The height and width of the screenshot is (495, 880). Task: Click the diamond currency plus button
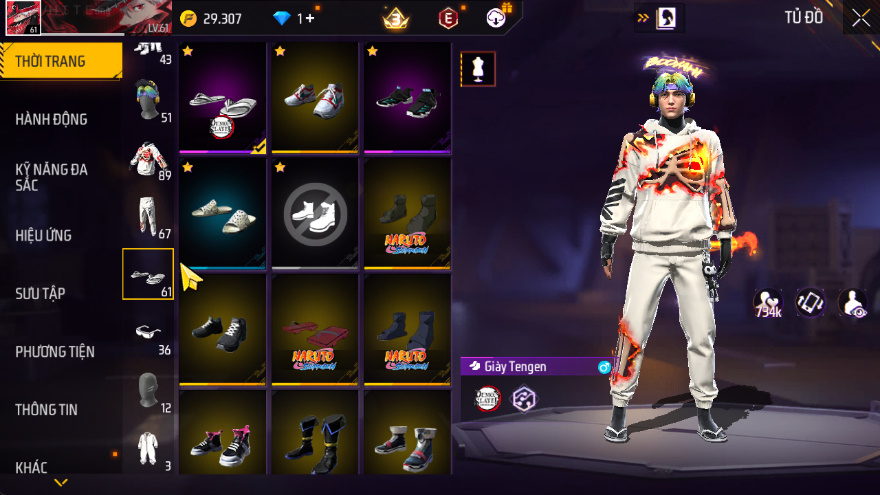(311, 18)
